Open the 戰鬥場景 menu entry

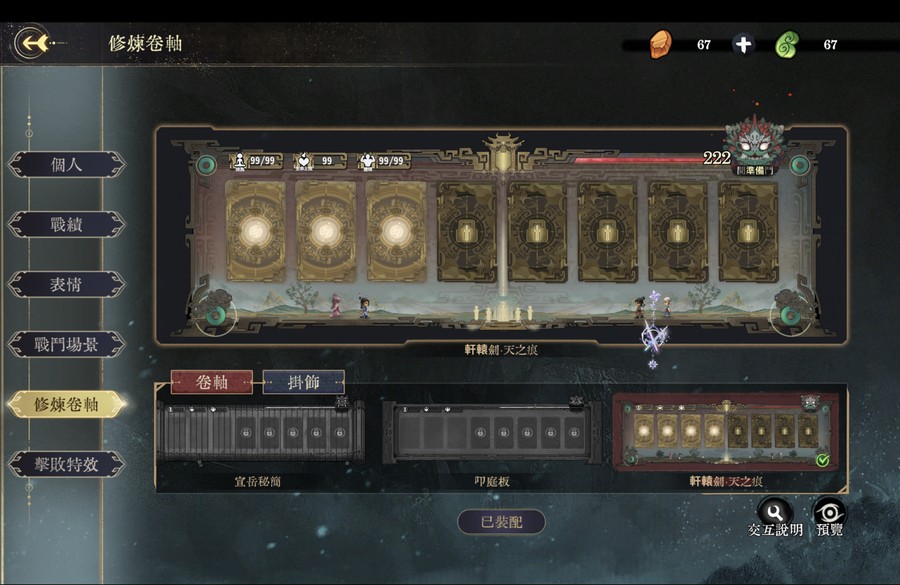67,345
